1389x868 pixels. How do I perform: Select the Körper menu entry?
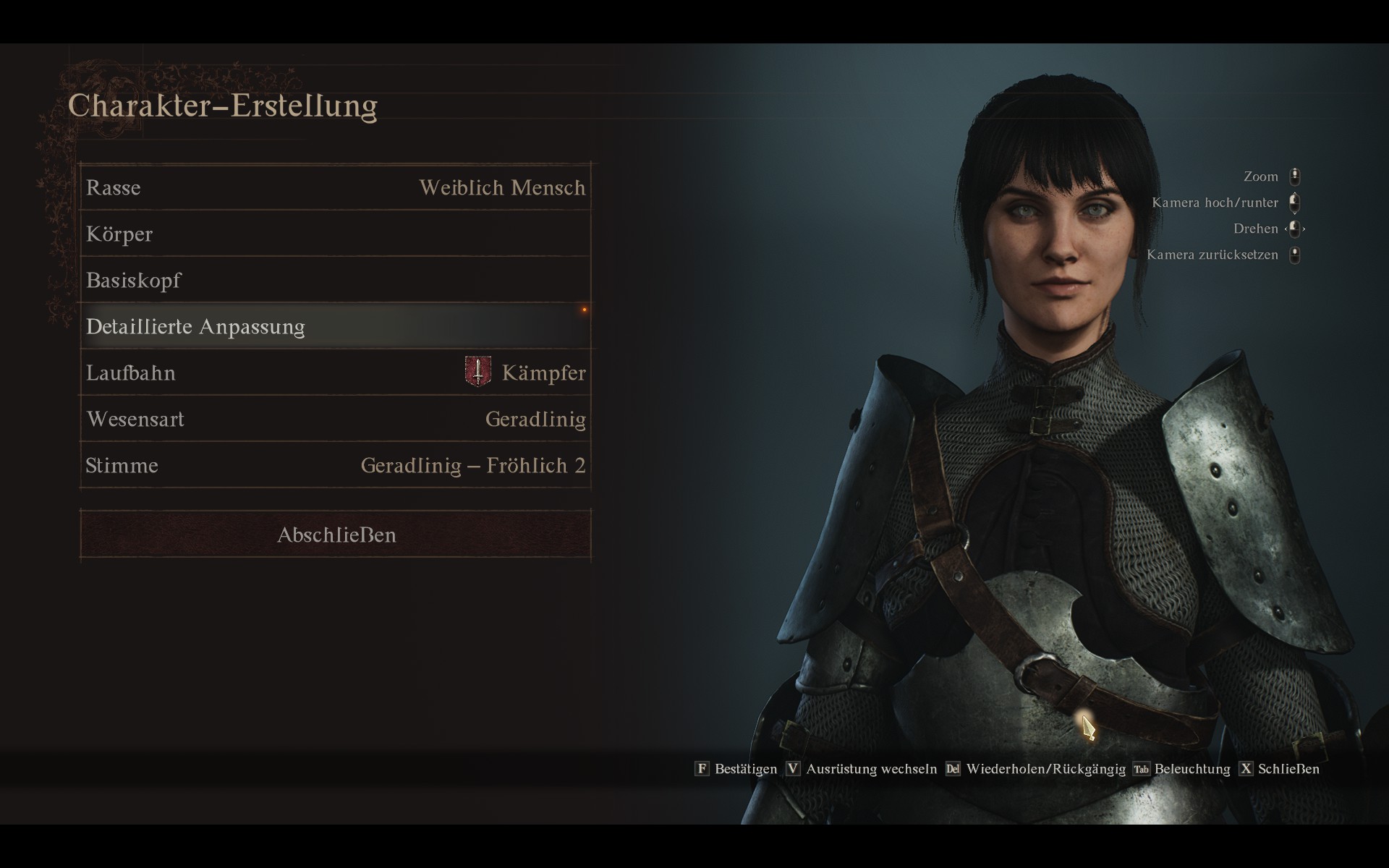click(336, 234)
